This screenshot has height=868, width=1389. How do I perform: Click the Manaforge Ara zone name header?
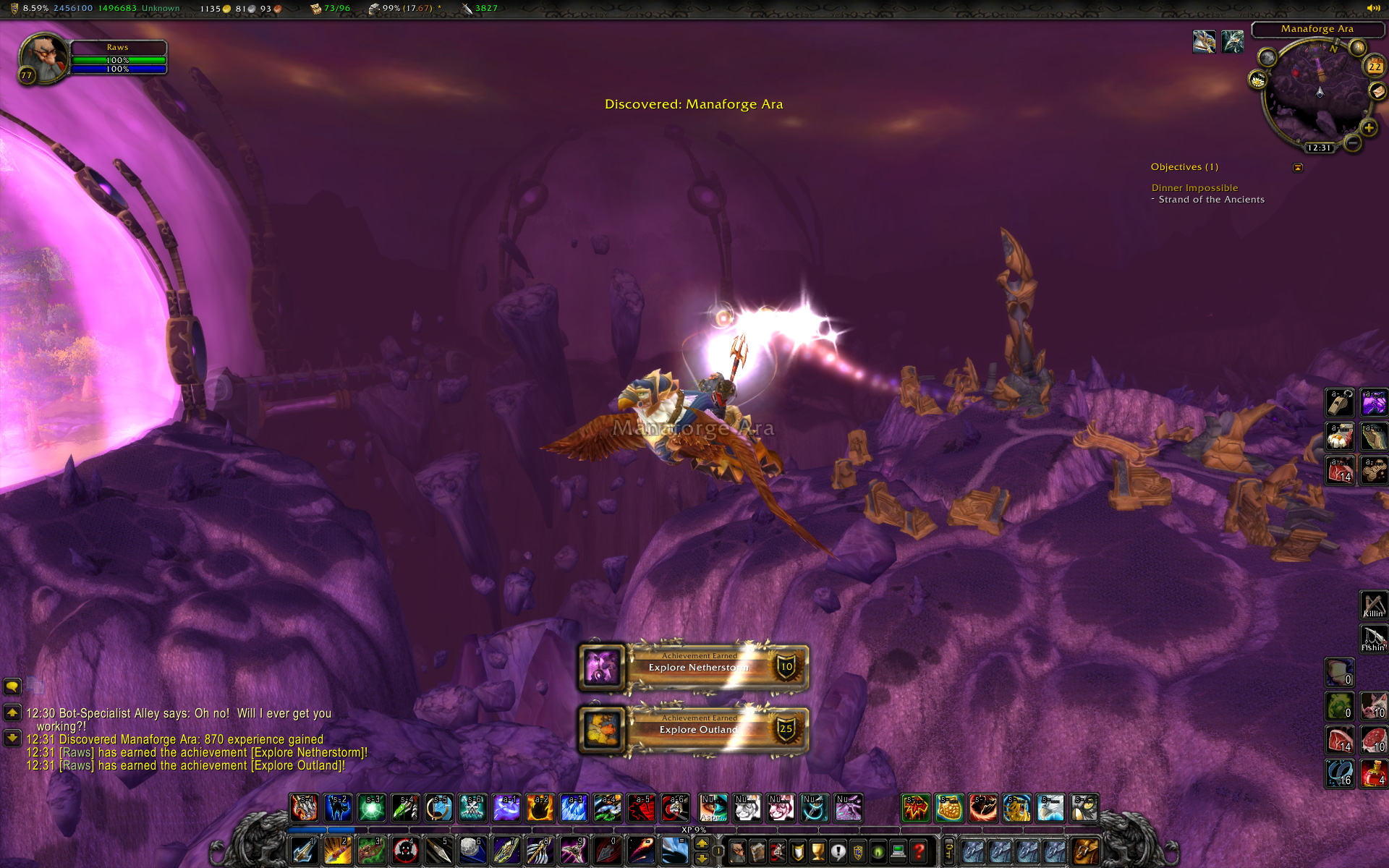[x=1317, y=29]
